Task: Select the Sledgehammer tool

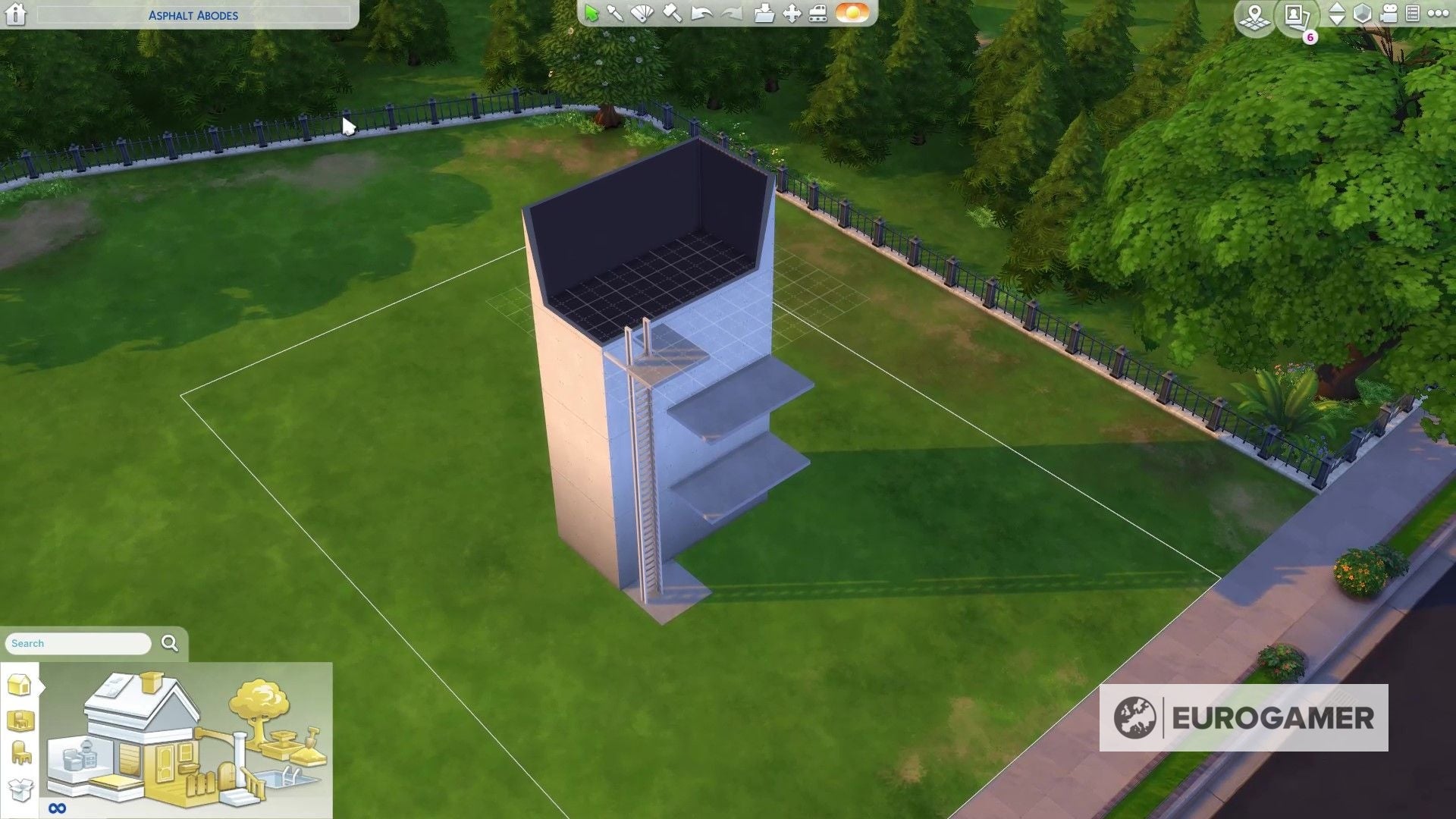Action: pos(670,13)
